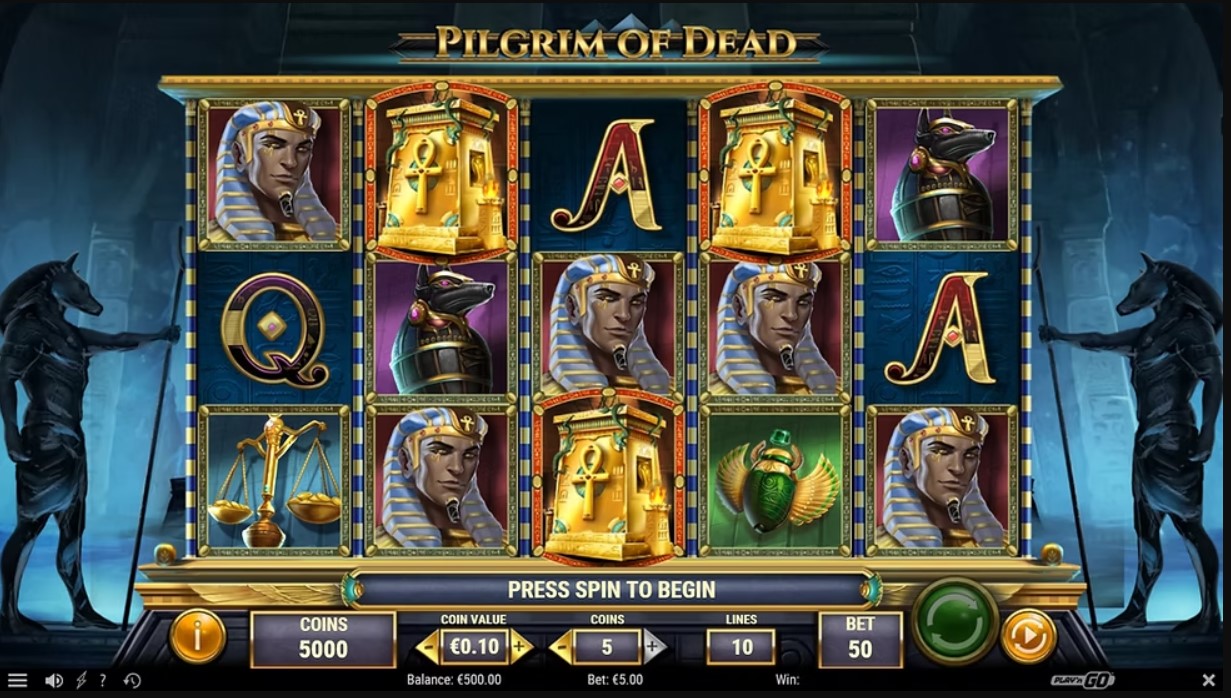Decrease the coin value
1231x698 pixels.
click(x=427, y=647)
